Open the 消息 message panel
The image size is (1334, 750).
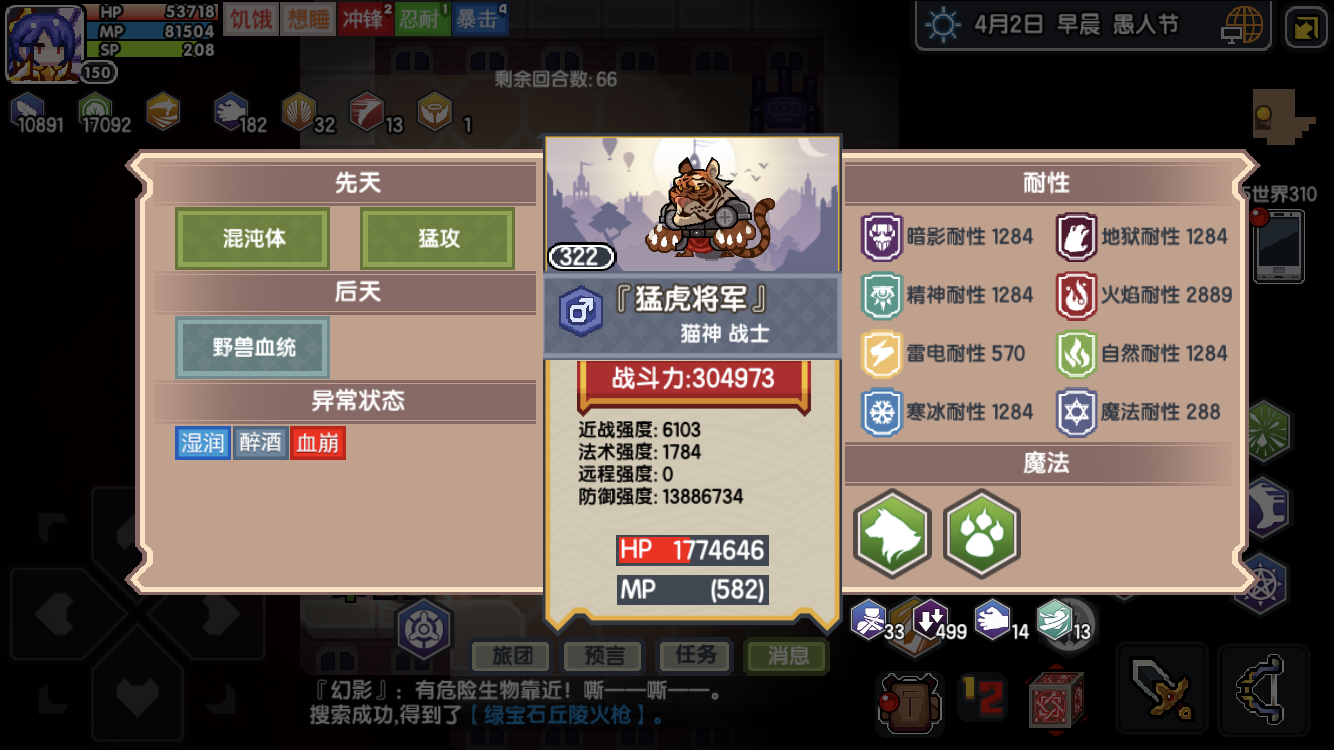(x=786, y=657)
